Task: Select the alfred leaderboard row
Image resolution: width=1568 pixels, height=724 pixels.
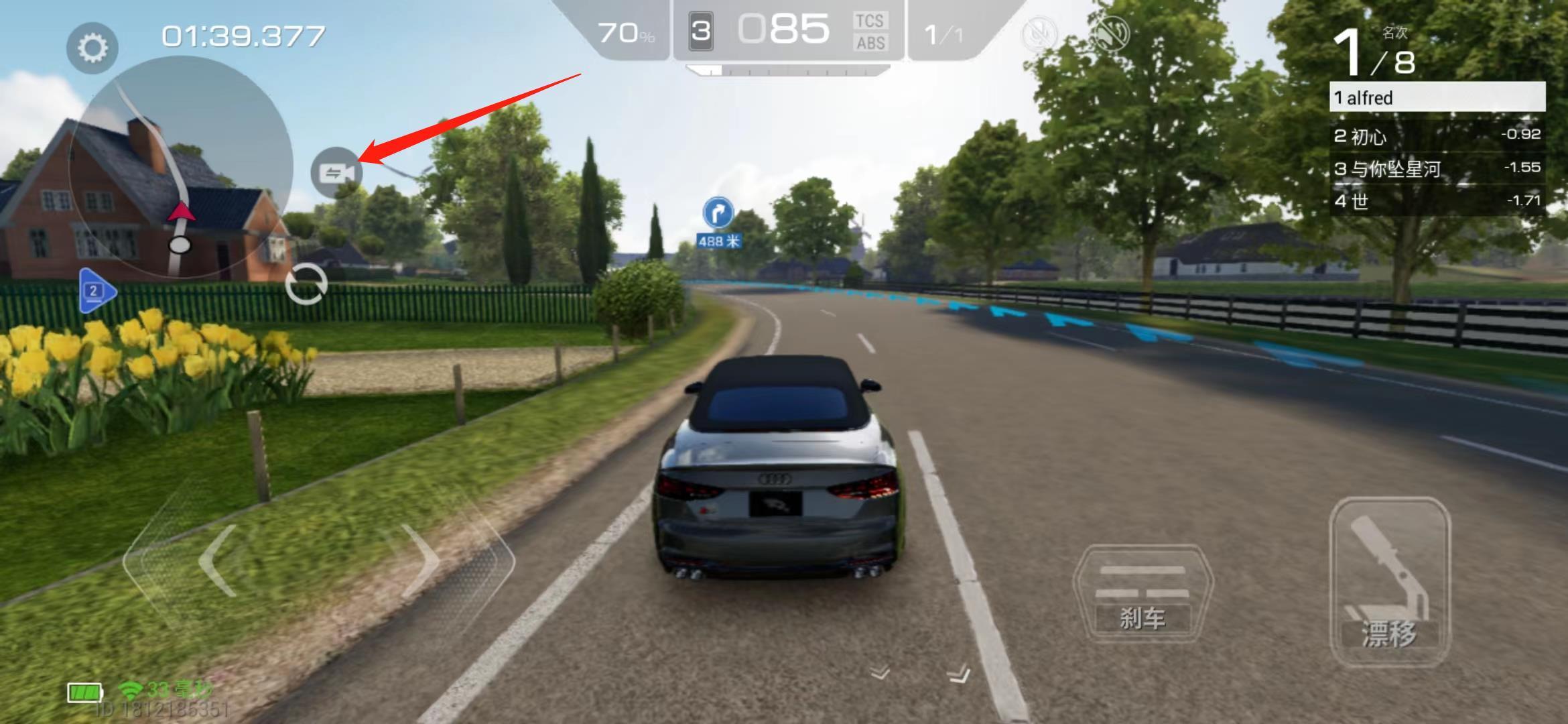Action: (1437, 98)
